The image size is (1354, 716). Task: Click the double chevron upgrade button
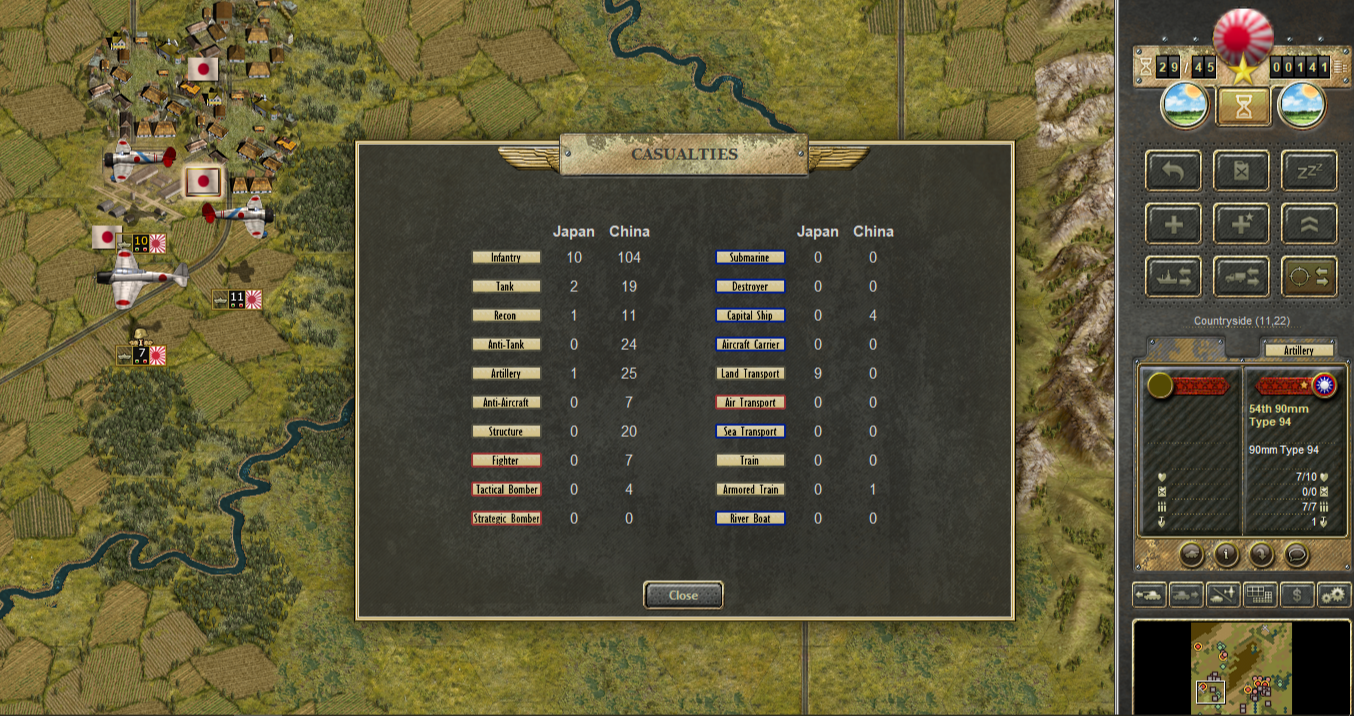1309,224
